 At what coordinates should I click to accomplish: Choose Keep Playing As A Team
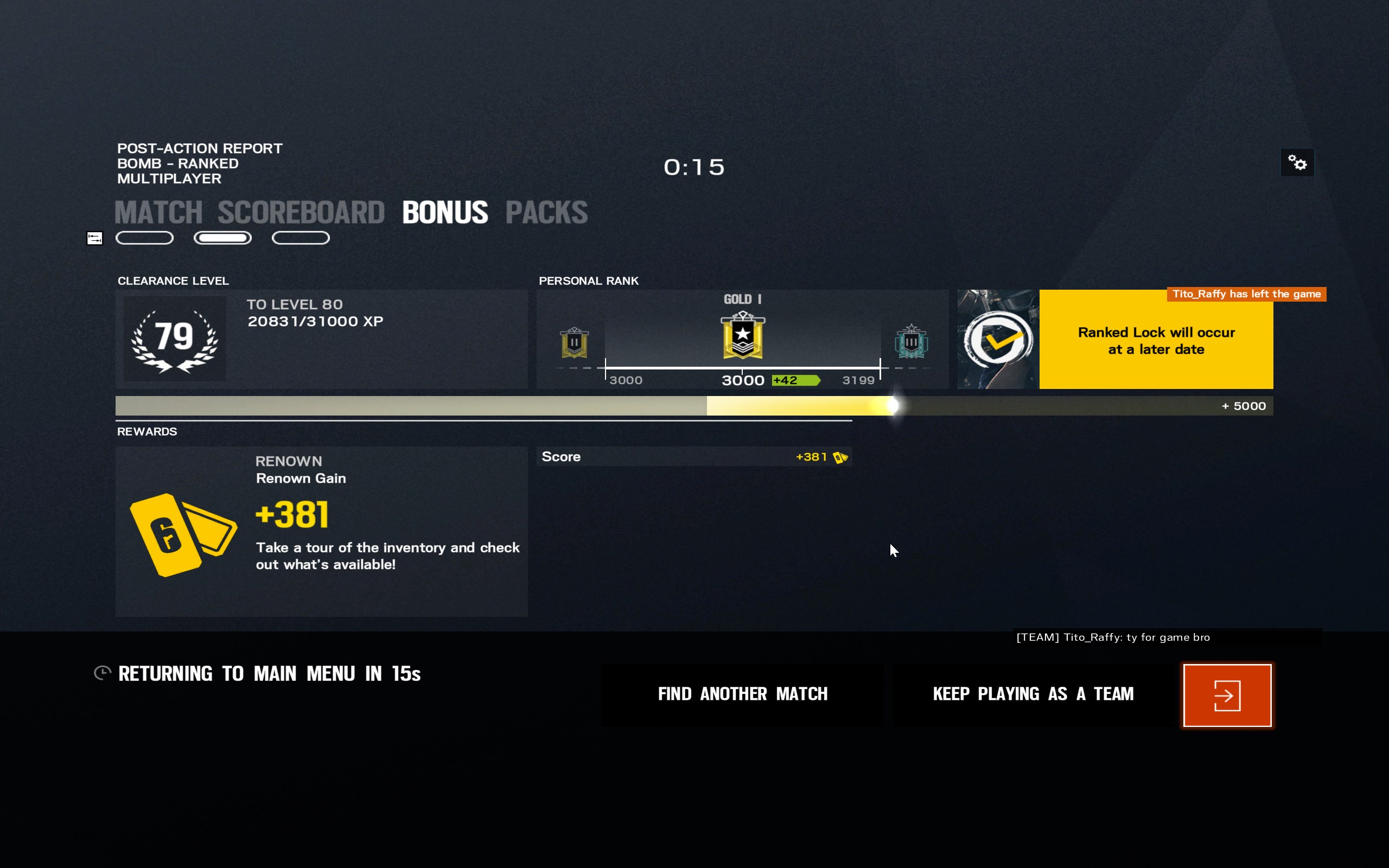click(1033, 694)
